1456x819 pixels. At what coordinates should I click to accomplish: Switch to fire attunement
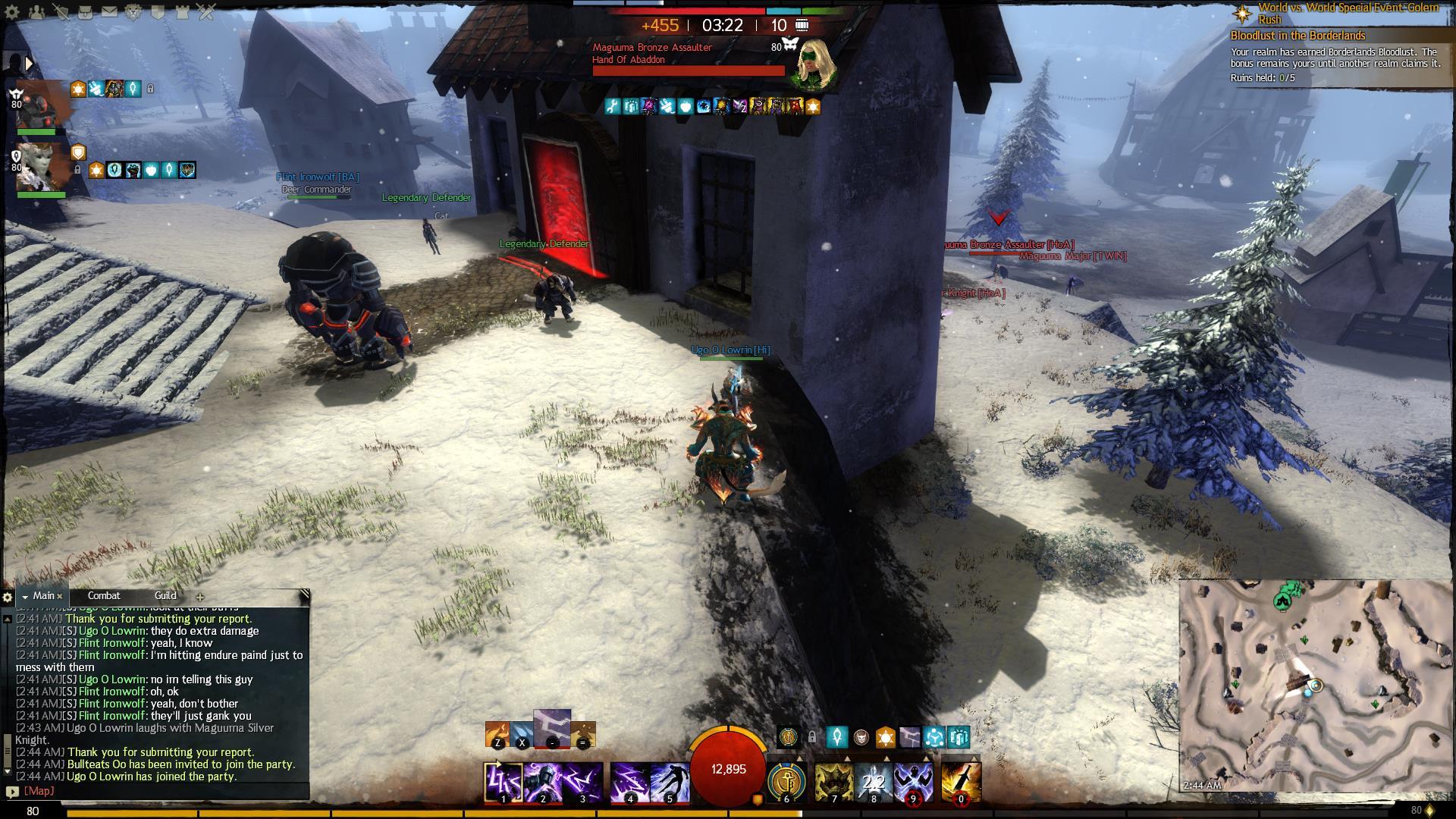point(497,735)
